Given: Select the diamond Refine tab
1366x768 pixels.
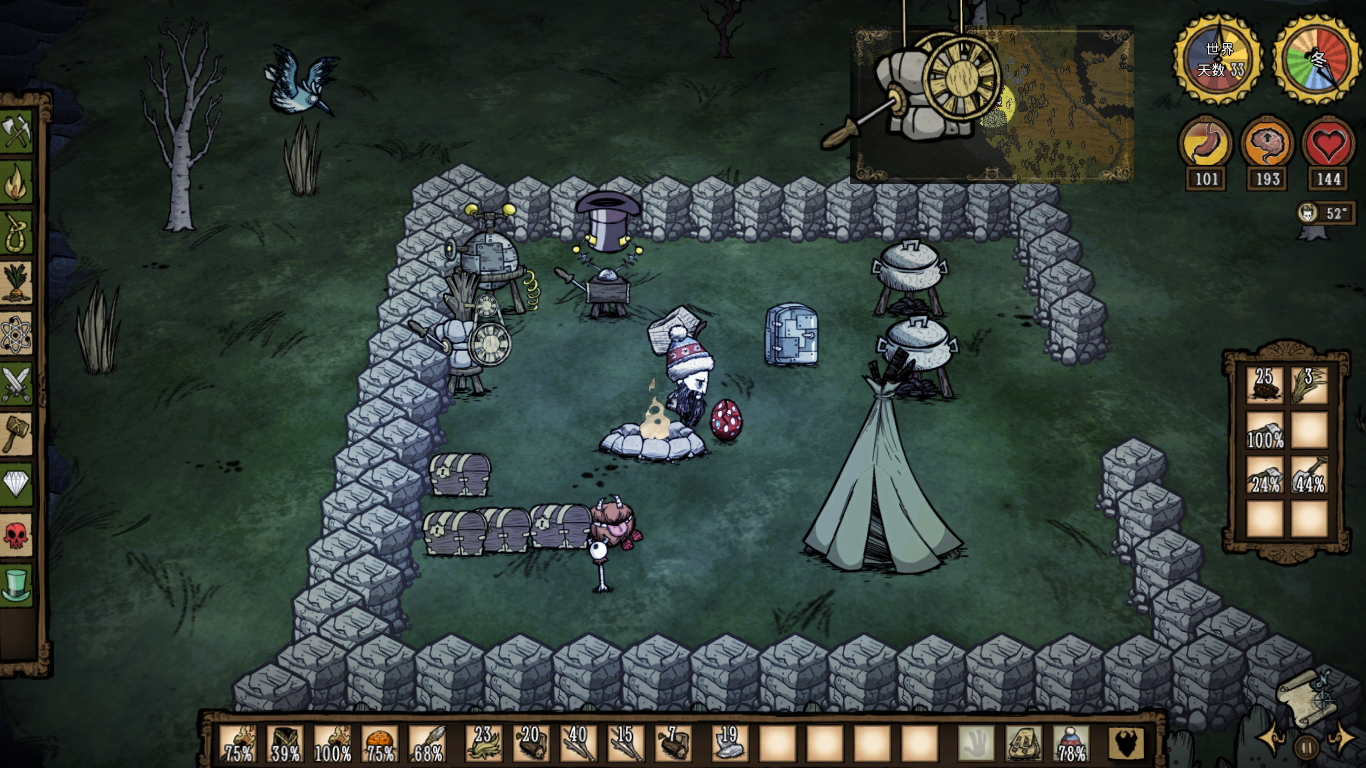Looking at the screenshot, I should [17, 484].
